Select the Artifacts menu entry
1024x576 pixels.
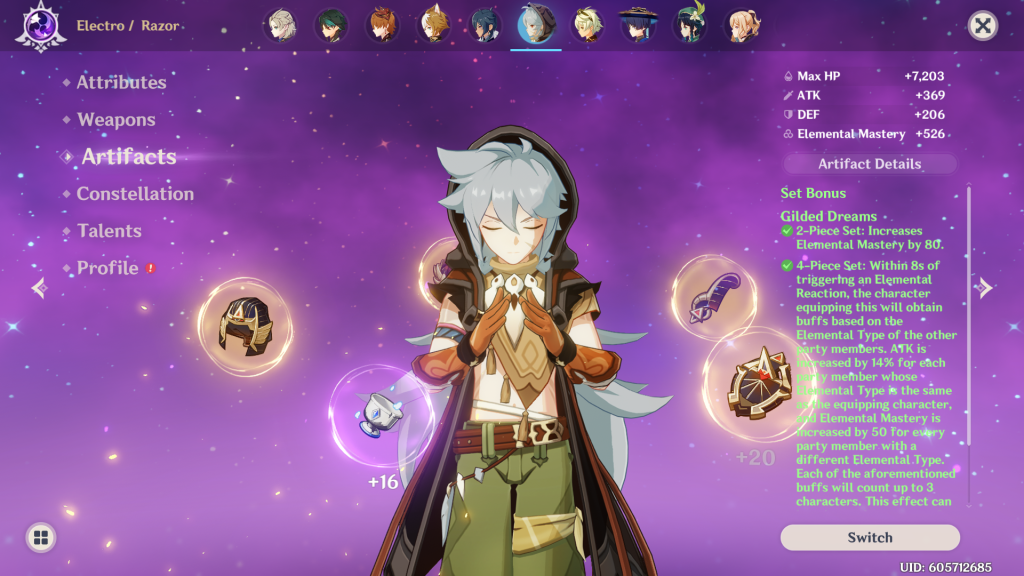pos(128,157)
